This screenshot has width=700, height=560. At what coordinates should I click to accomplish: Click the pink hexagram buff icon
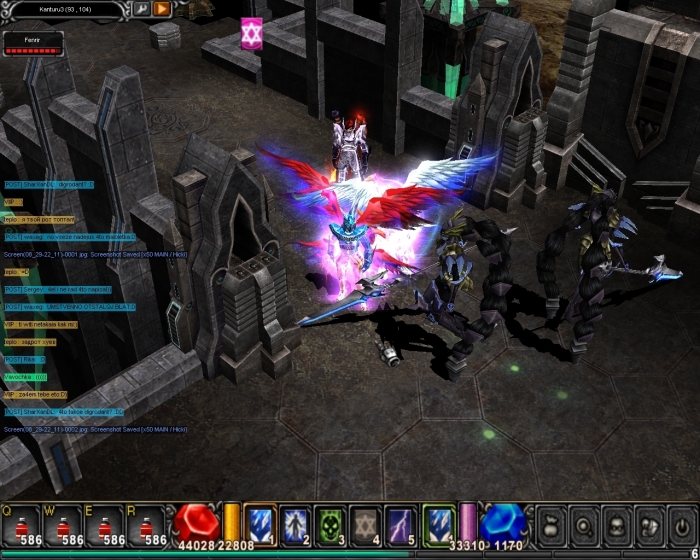coord(251,31)
